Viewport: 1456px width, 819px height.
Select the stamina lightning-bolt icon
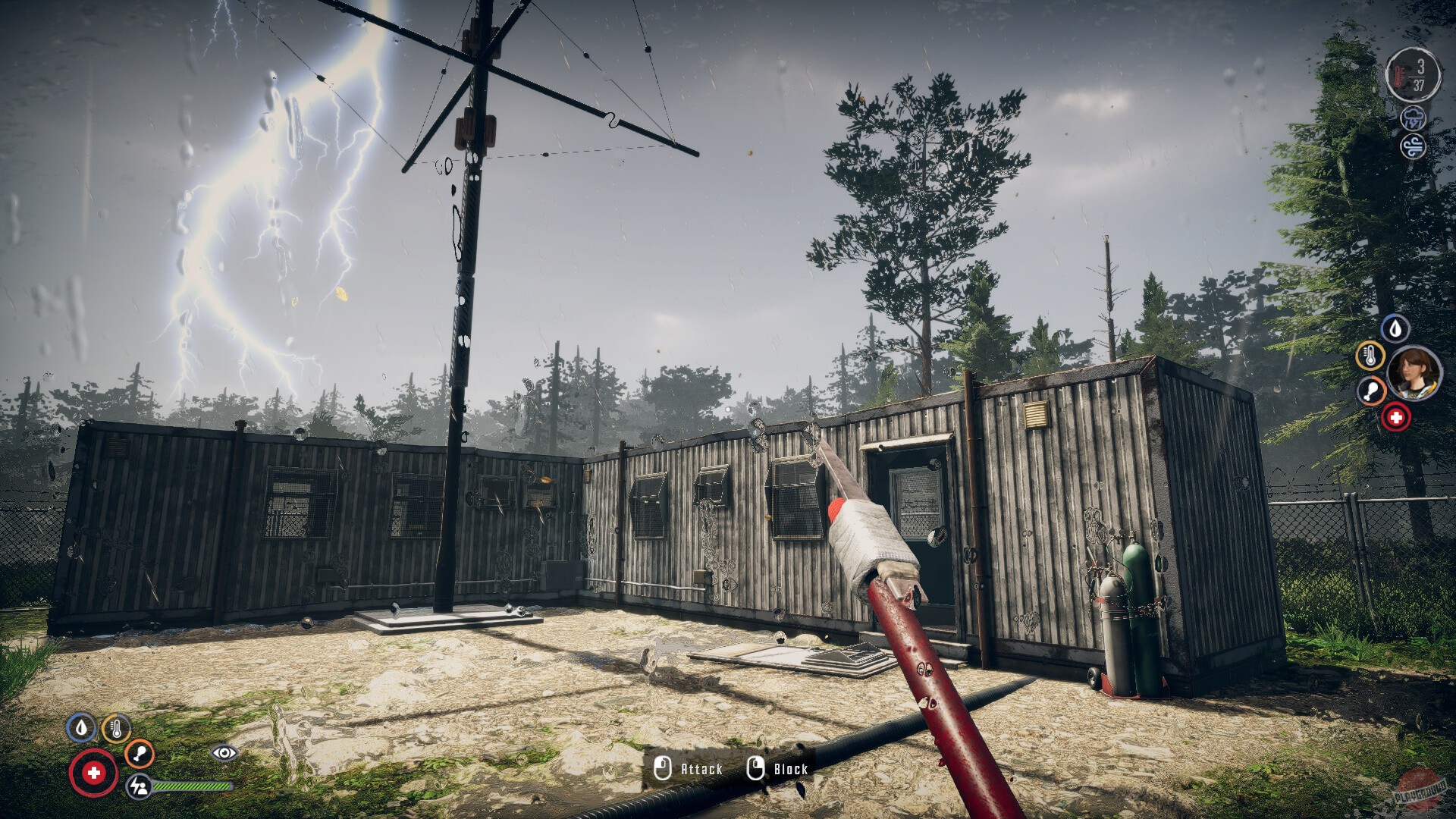click(140, 788)
